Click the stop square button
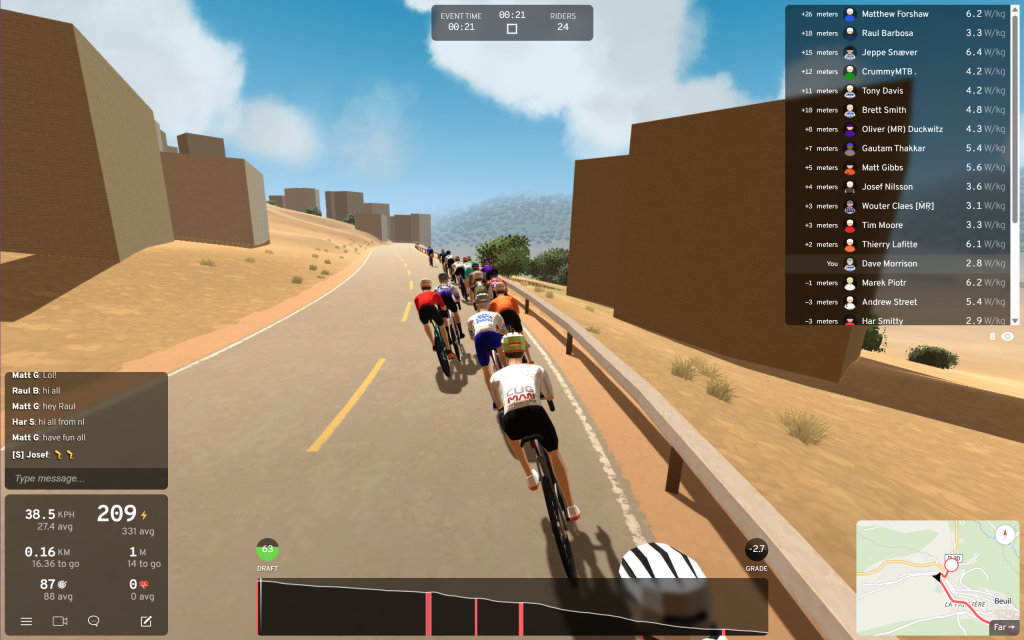 (x=512, y=29)
